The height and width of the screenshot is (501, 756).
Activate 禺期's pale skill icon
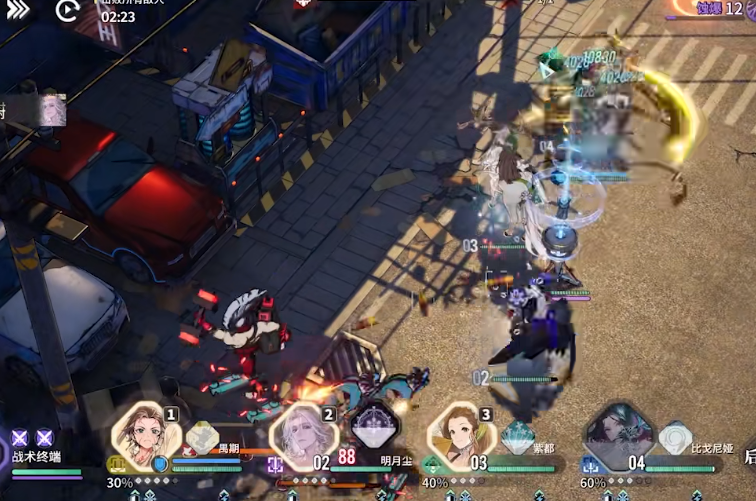[203, 437]
